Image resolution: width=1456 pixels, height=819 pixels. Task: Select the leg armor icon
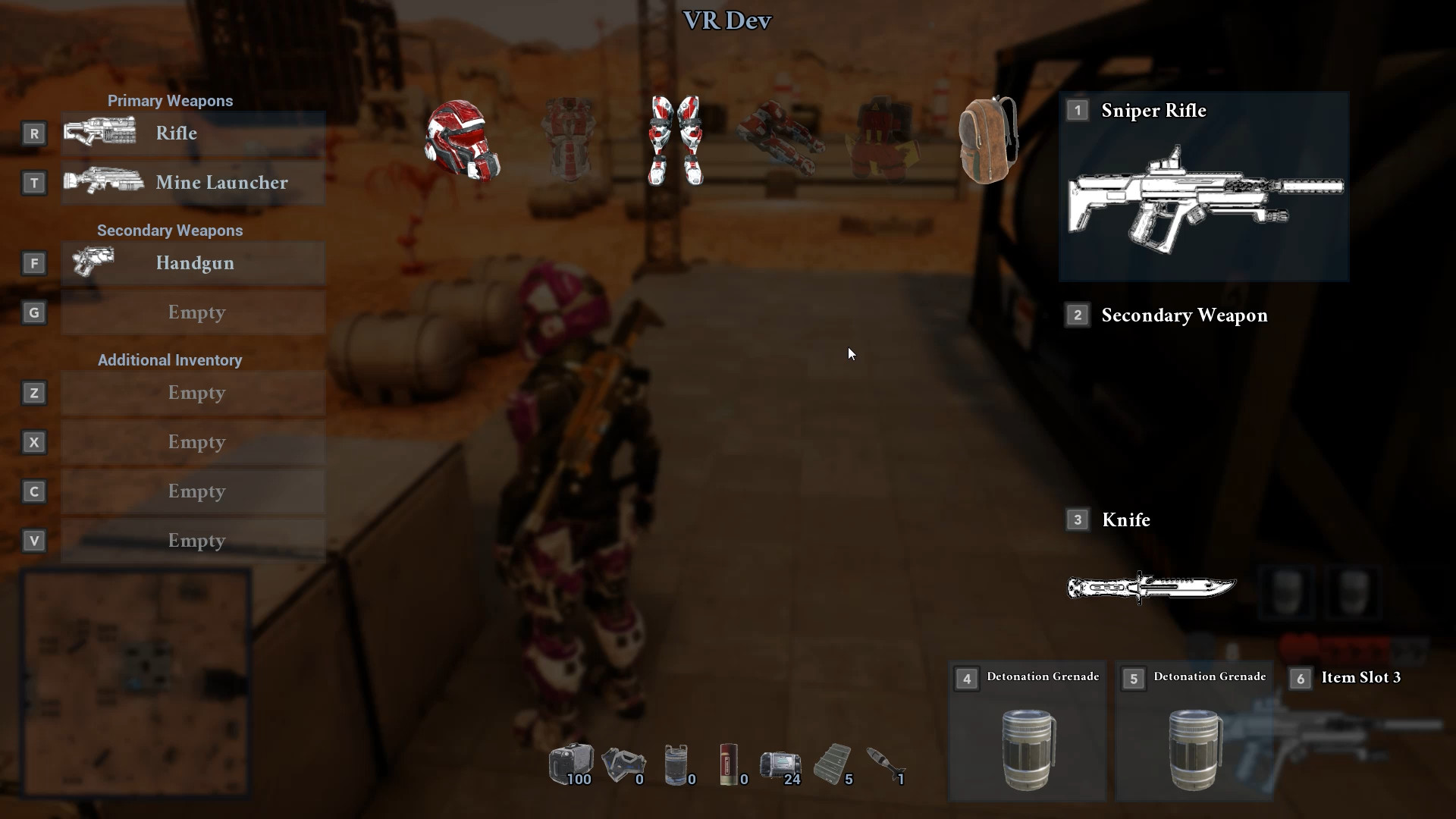675,140
